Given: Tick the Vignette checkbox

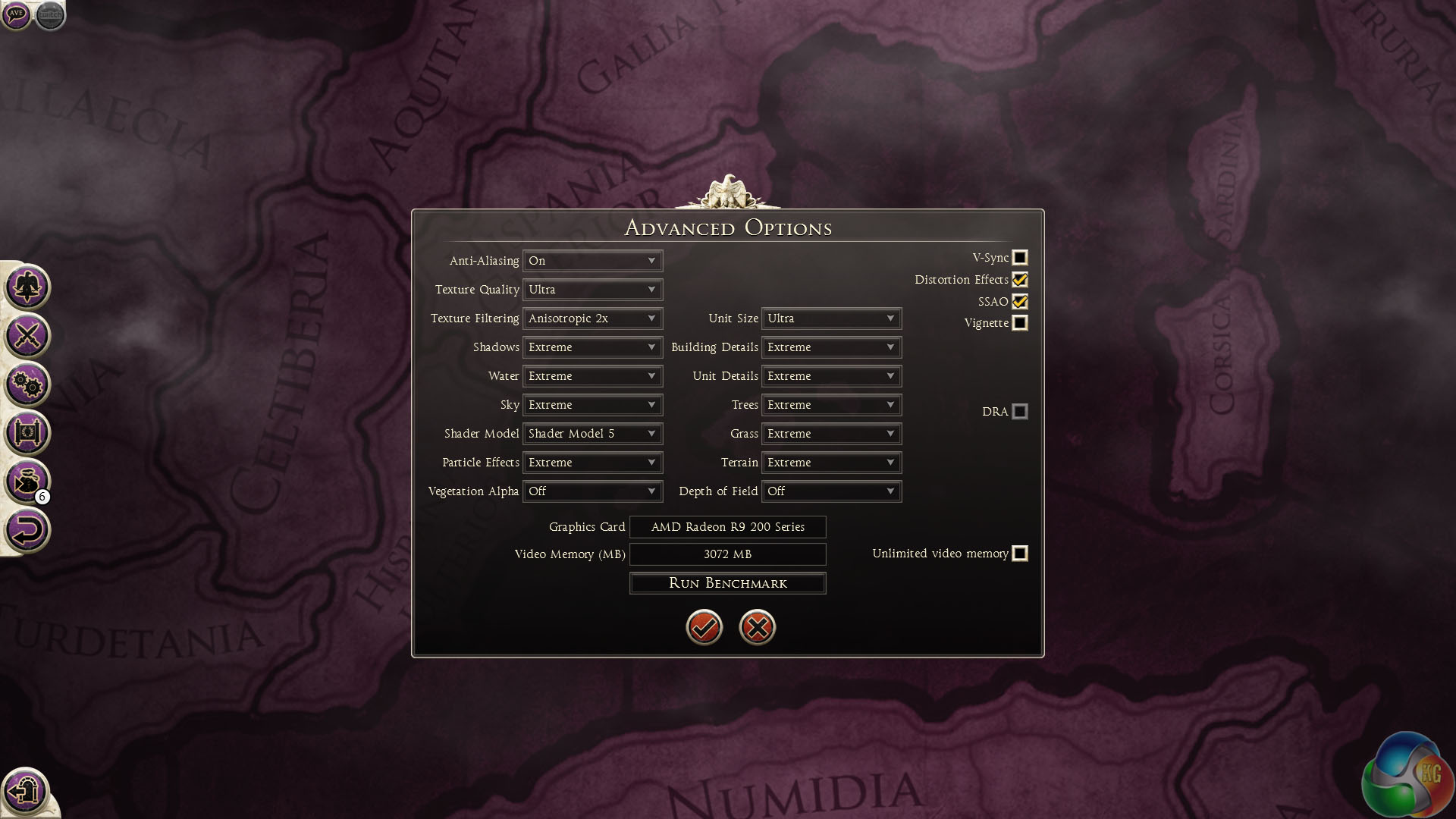Looking at the screenshot, I should (x=1020, y=323).
